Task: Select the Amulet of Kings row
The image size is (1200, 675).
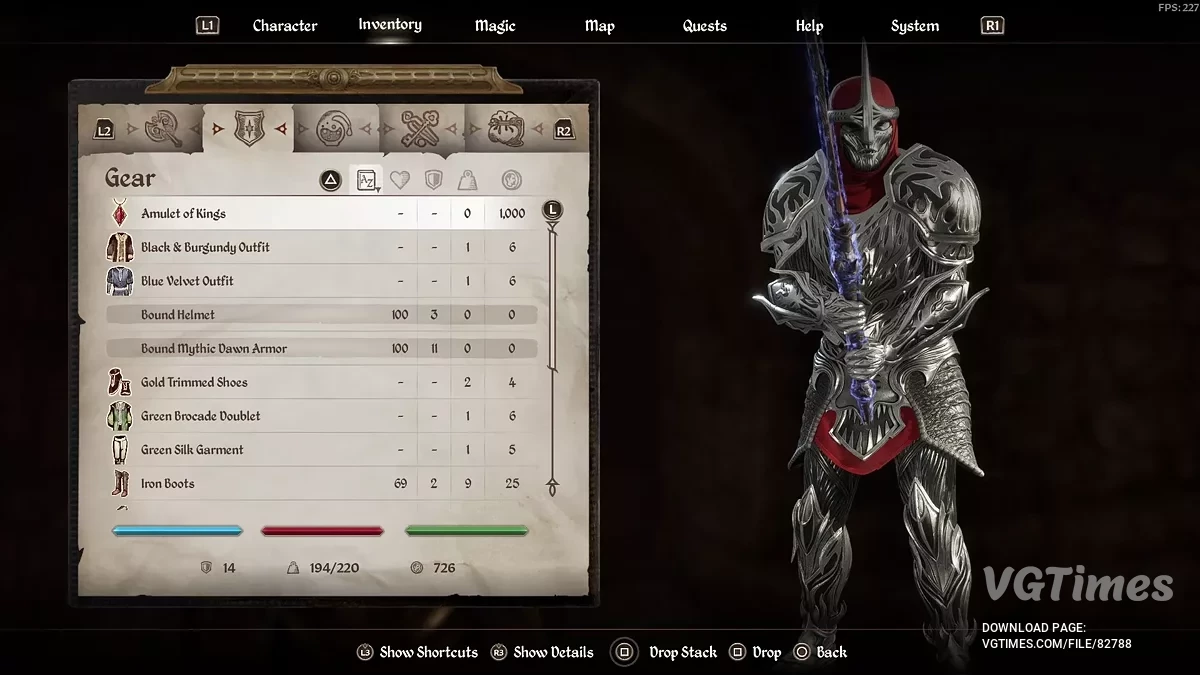Action: pos(183,214)
